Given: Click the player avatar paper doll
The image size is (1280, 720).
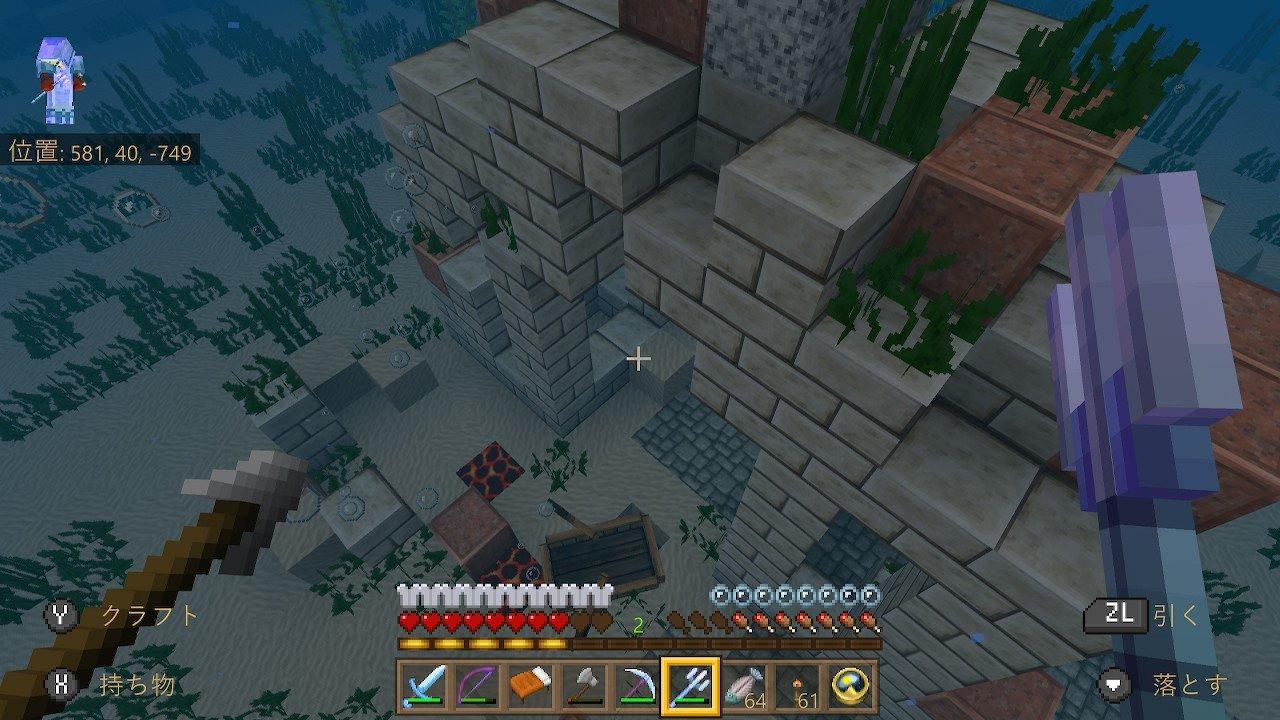Looking at the screenshot, I should tap(58, 82).
